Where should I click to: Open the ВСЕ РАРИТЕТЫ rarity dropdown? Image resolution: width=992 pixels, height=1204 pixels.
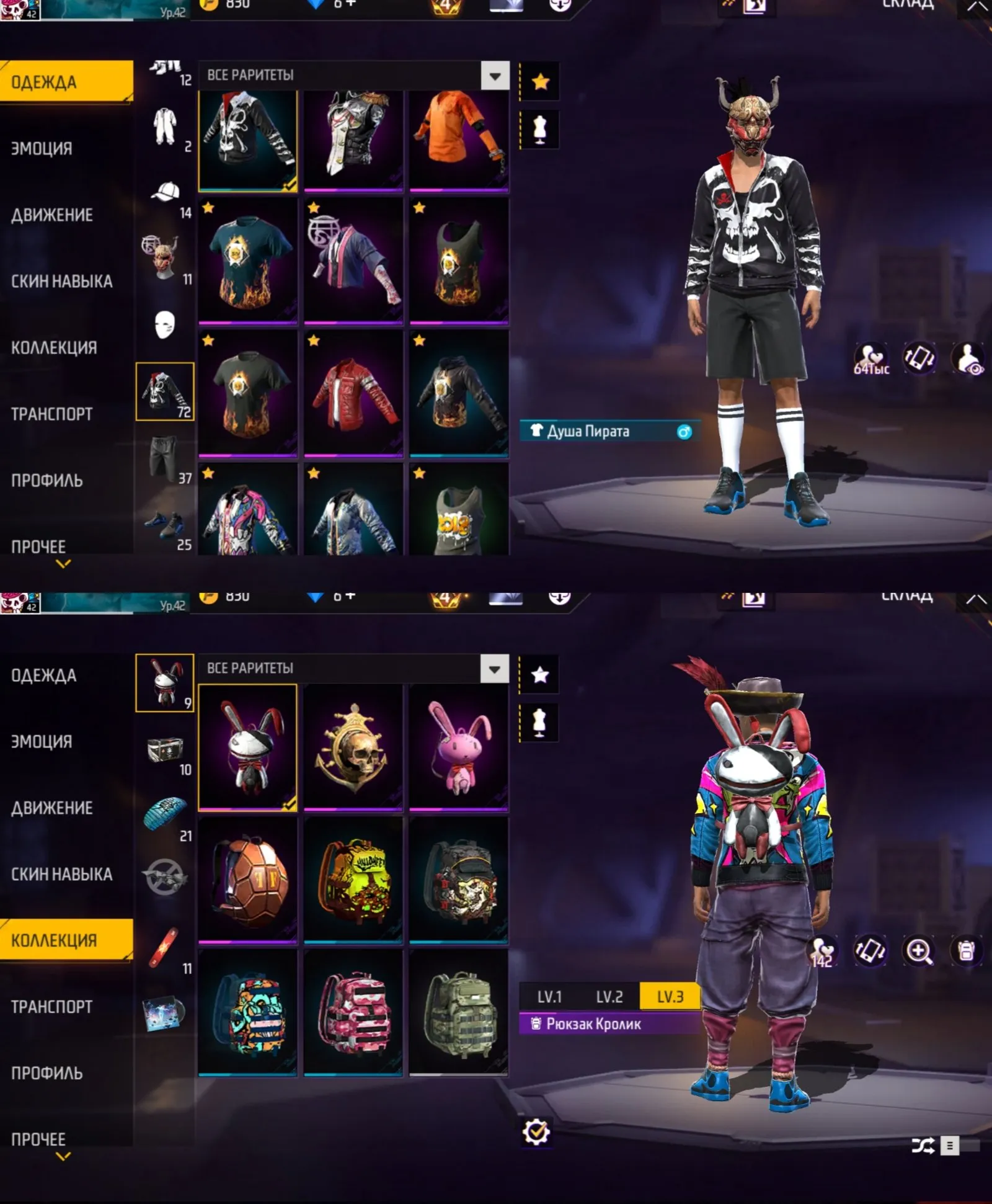494,75
